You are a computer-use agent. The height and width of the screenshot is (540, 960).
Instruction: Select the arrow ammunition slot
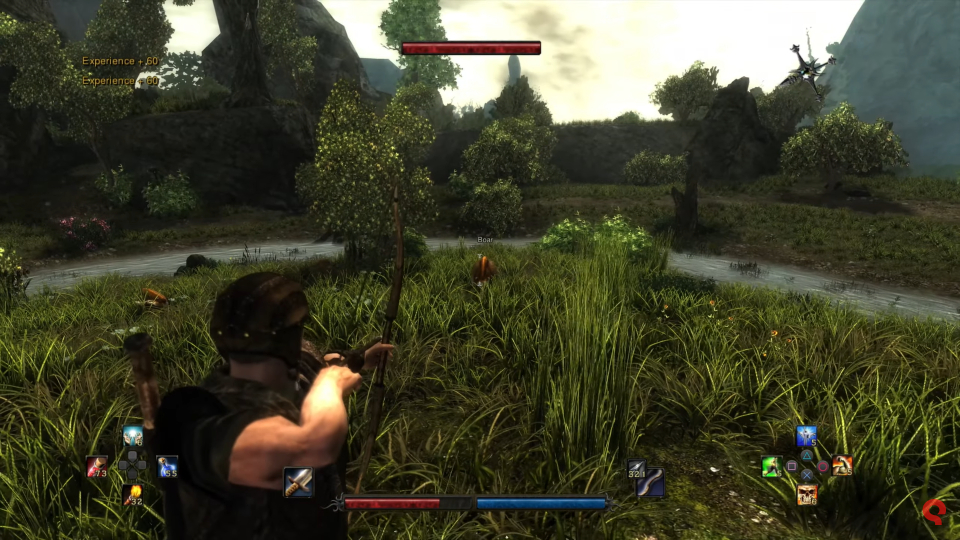[x=636, y=468]
